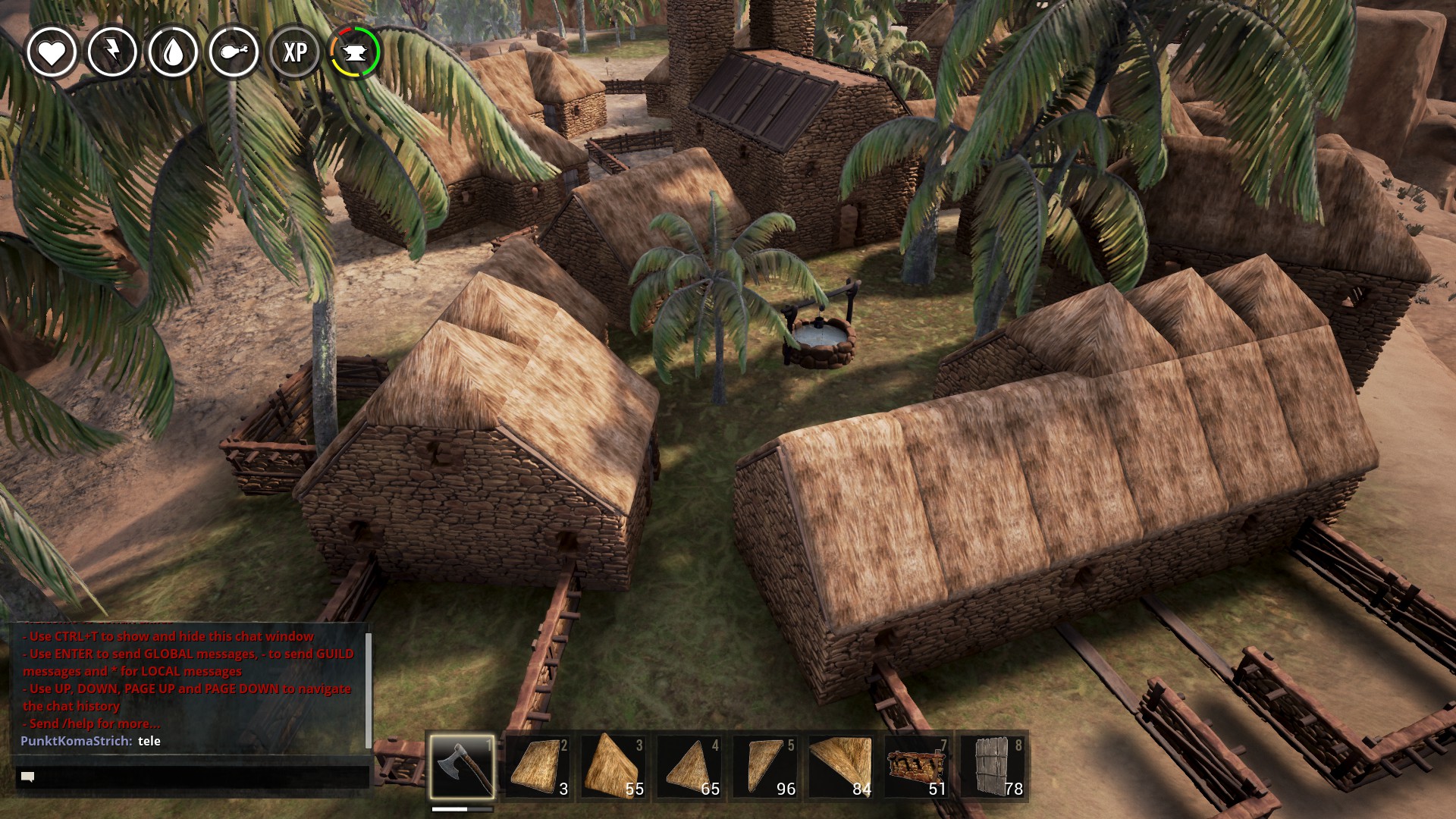The image size is (1456, 819).
Task: Select the wooden fence stack of 51
Action: click(x=917, y=766)
